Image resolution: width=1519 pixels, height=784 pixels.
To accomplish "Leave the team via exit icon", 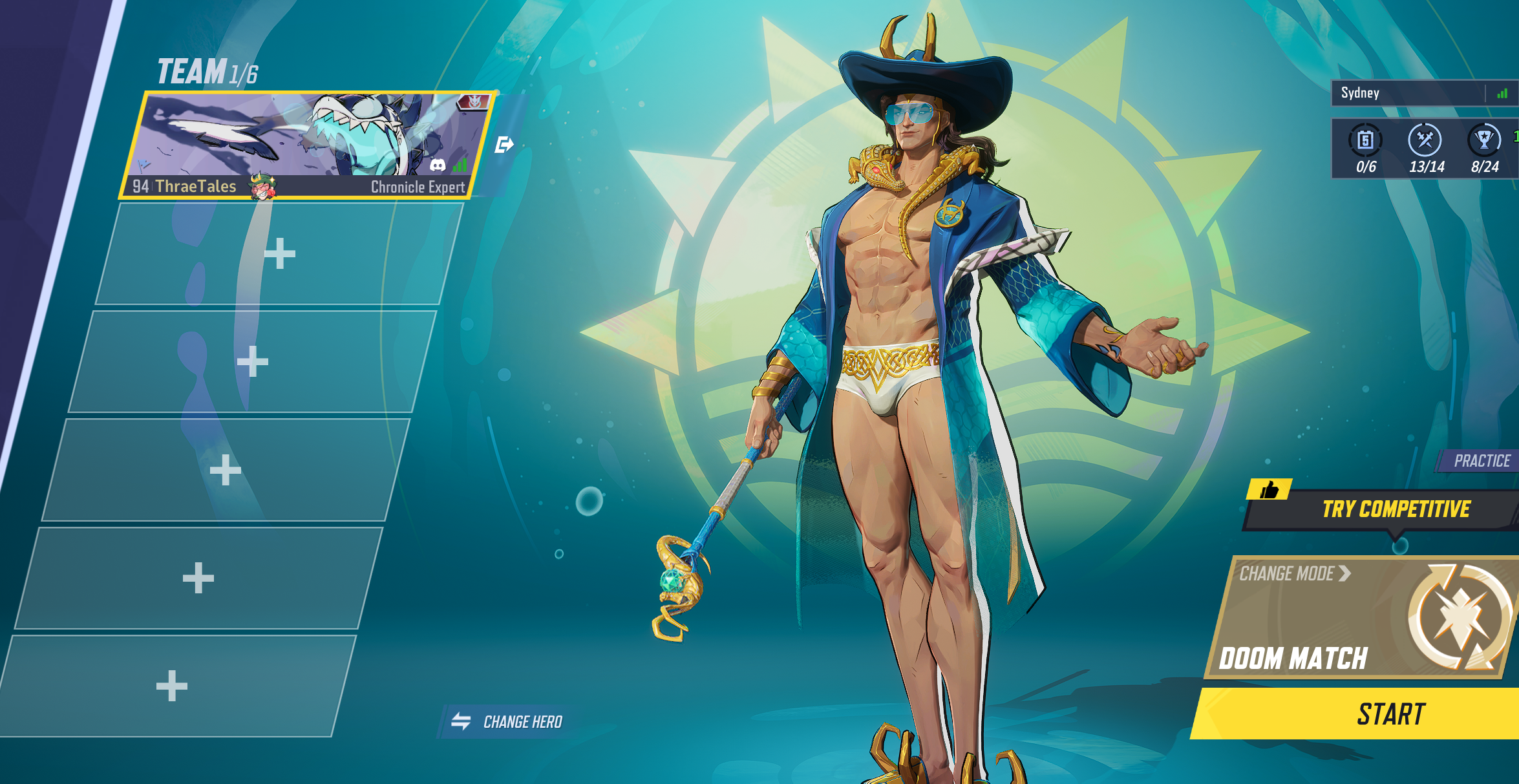I will (x=504, y=145).
